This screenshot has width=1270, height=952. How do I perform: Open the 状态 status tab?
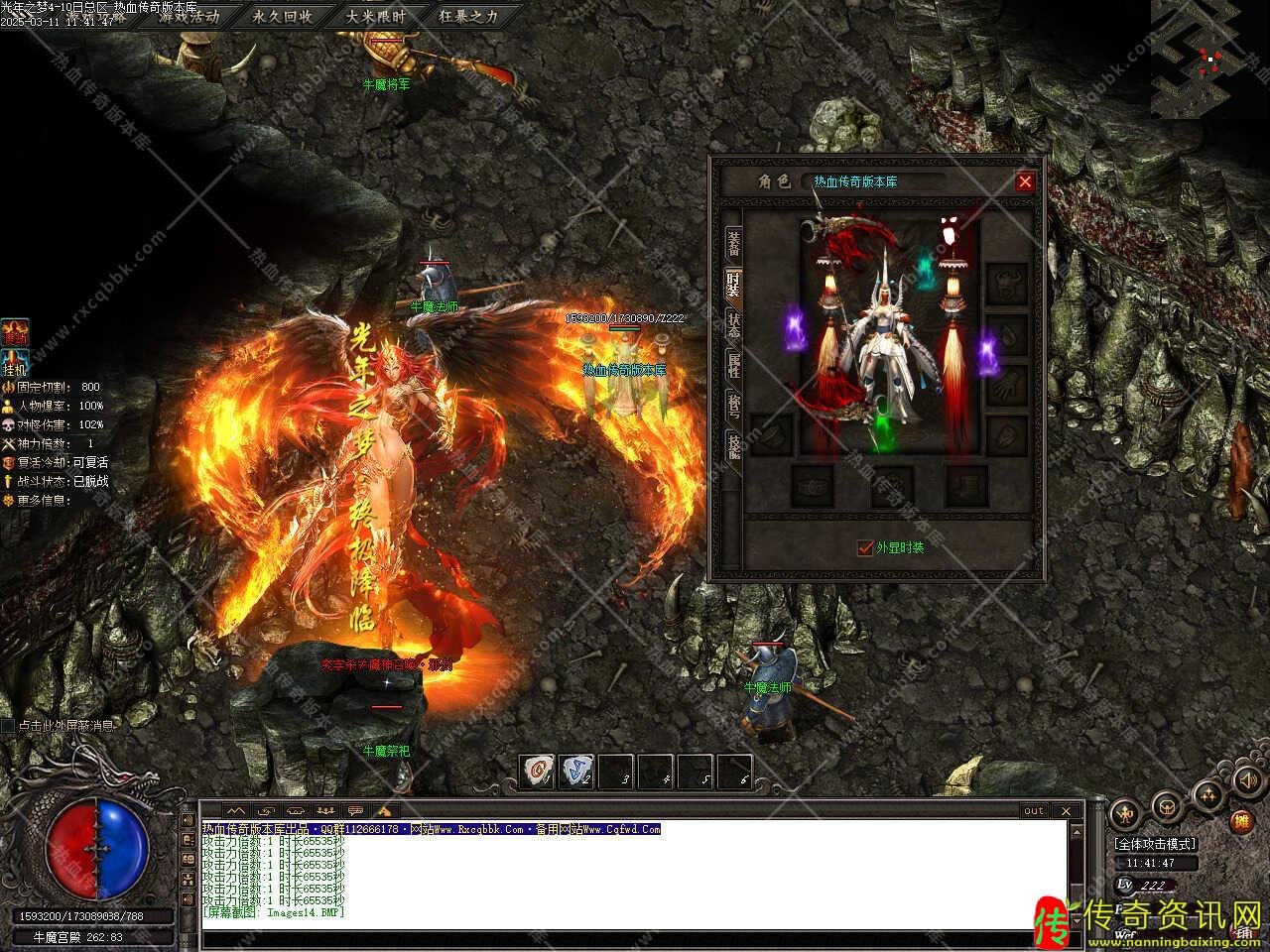733,325
